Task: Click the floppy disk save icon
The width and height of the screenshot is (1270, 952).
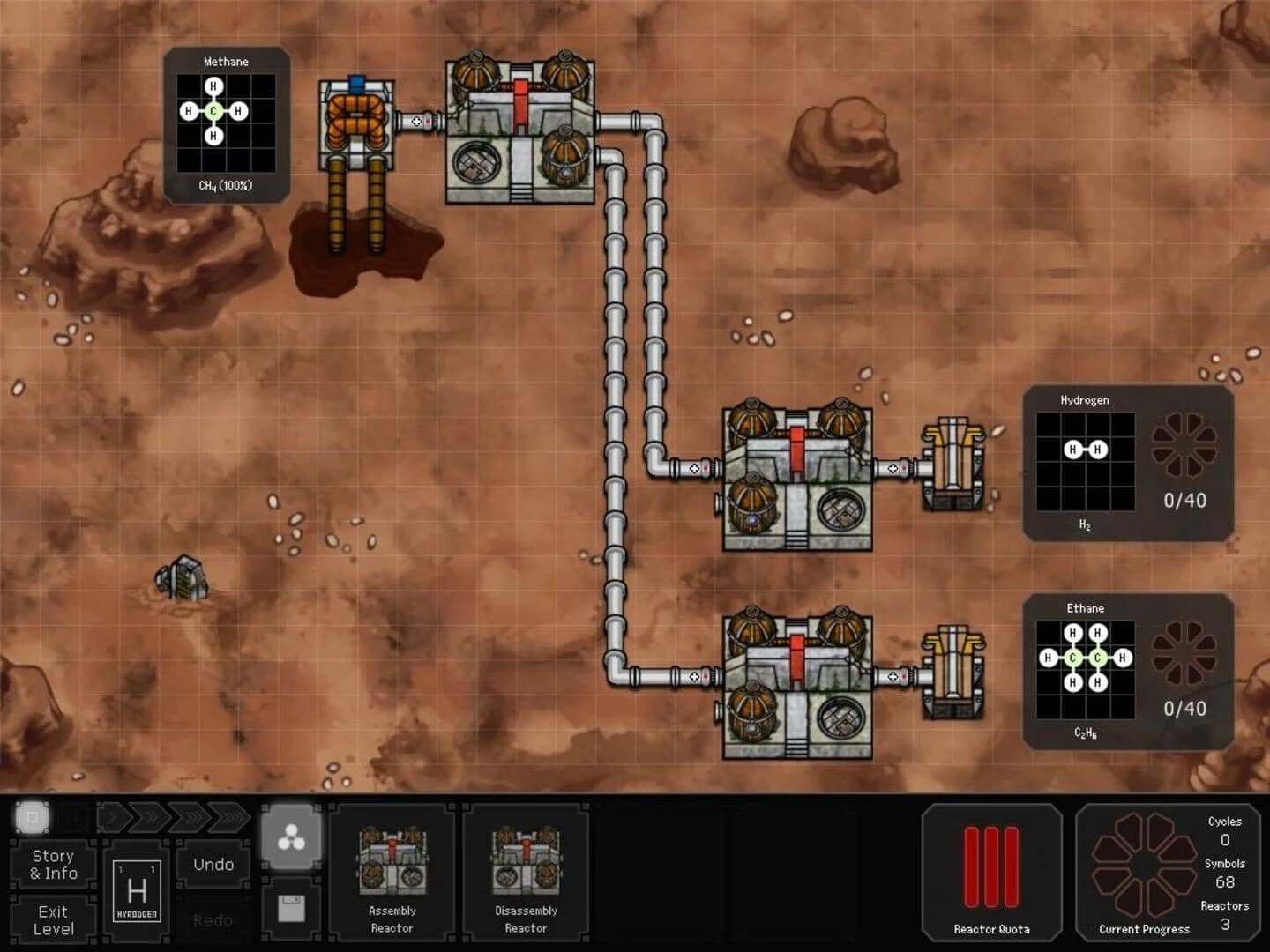Action: (x=292, y=909)
